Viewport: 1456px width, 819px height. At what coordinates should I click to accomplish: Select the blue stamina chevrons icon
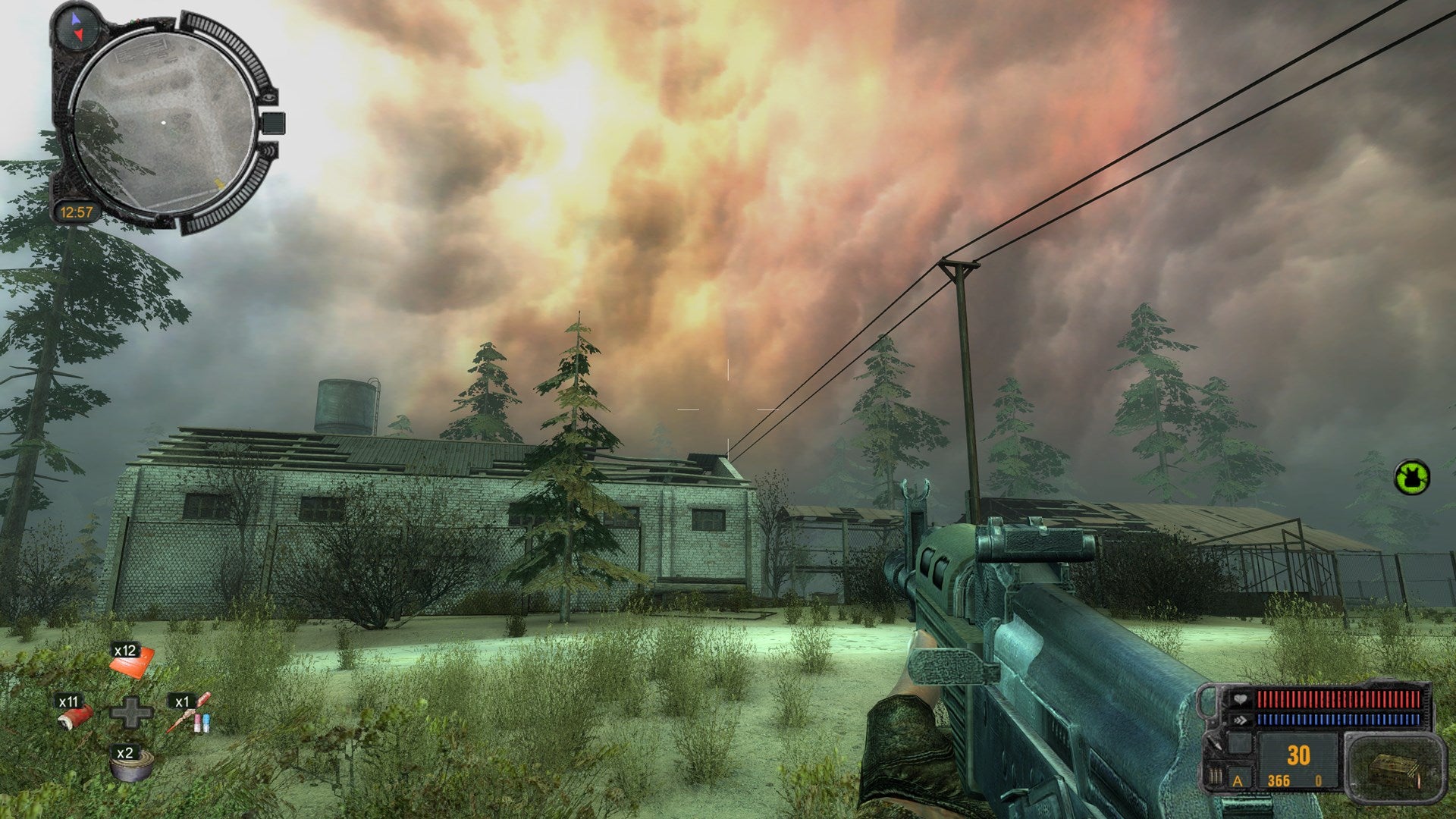click(1240, 720)
